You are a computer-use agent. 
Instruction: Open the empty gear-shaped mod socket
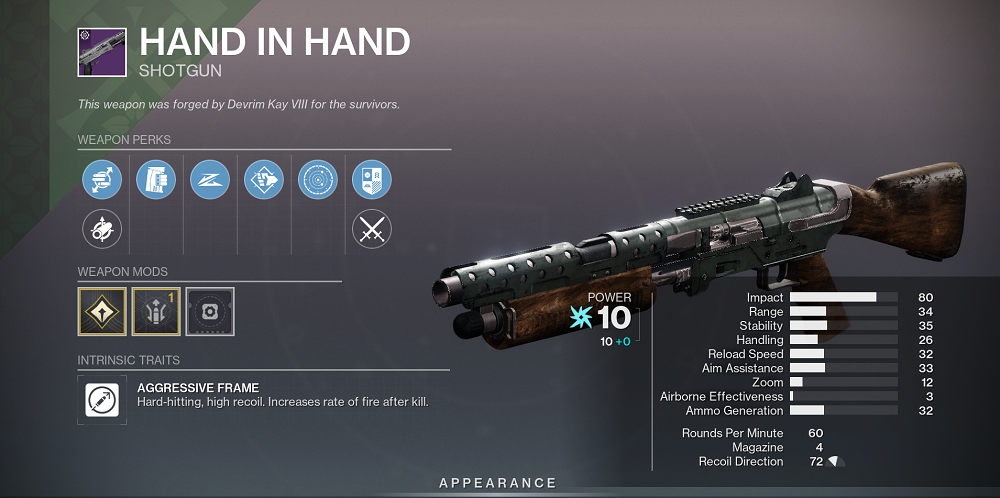tap(210, 311)
